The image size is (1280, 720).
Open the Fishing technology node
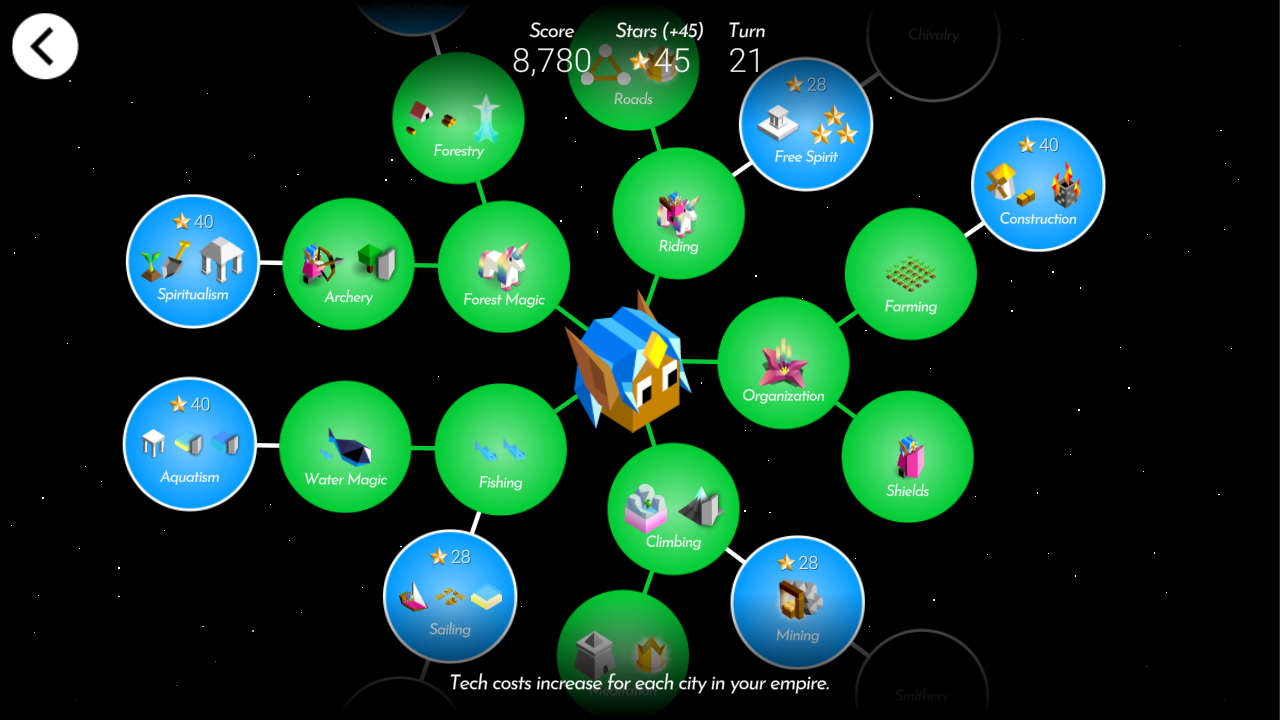pos(500,449)
